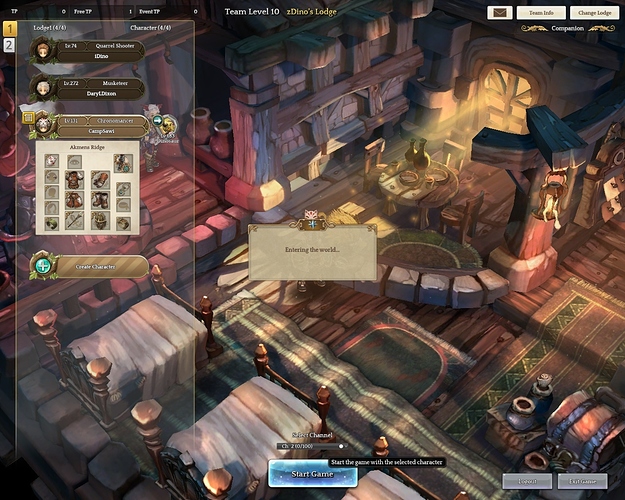Screen dimensions: 625x500
Task: Open the mail envelope icon
Action: pyautogui.click(x=499, y=13)
